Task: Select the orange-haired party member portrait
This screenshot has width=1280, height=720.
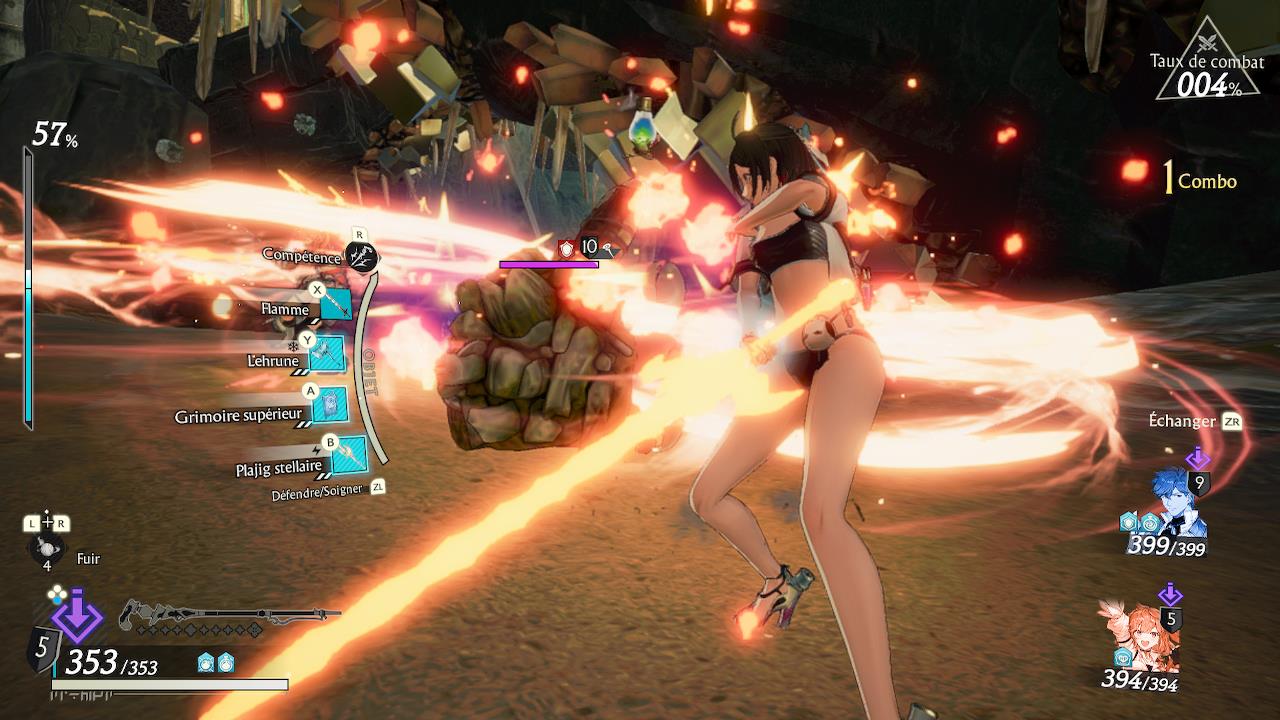Action: pos(1140,635)
